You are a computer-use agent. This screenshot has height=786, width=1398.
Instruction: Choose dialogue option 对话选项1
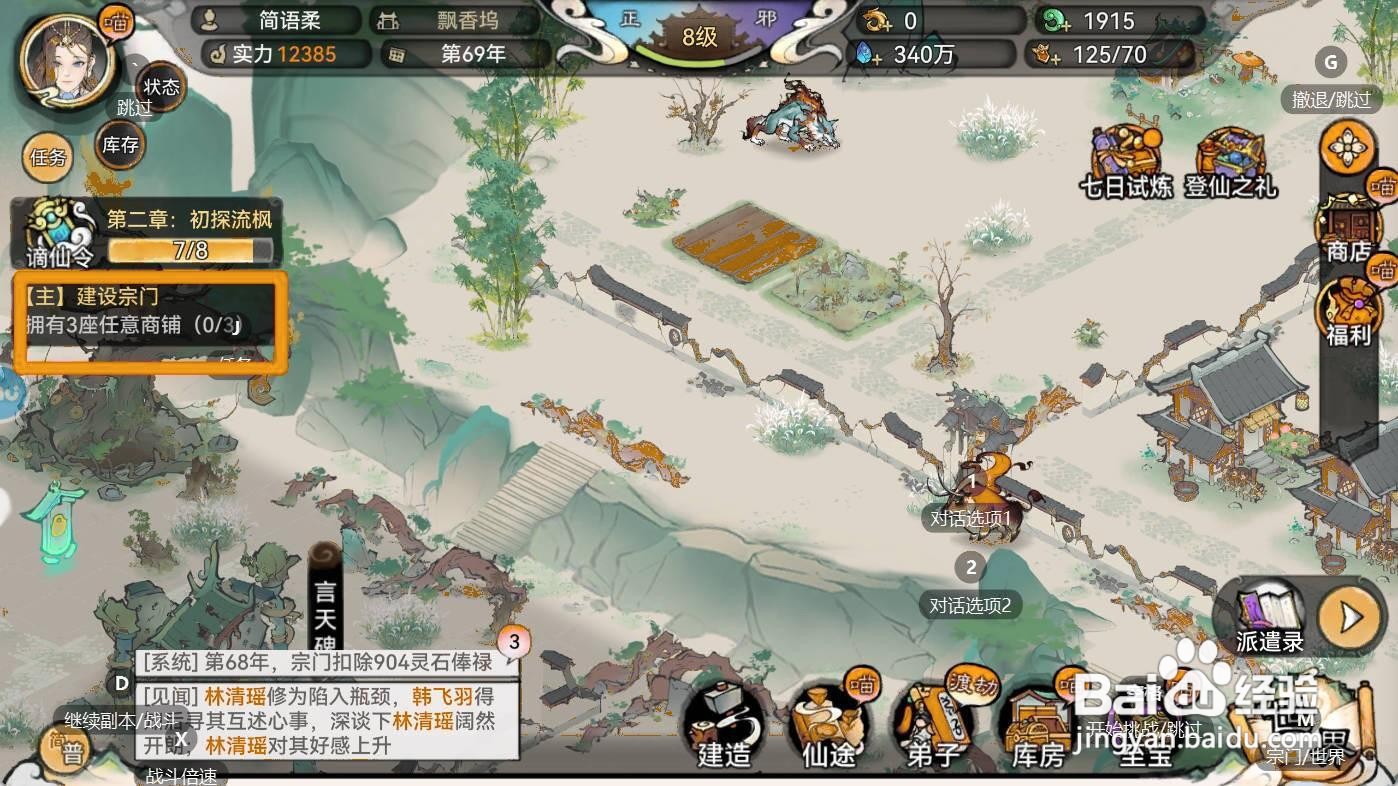pyautogui.click(x=972, y=519)
